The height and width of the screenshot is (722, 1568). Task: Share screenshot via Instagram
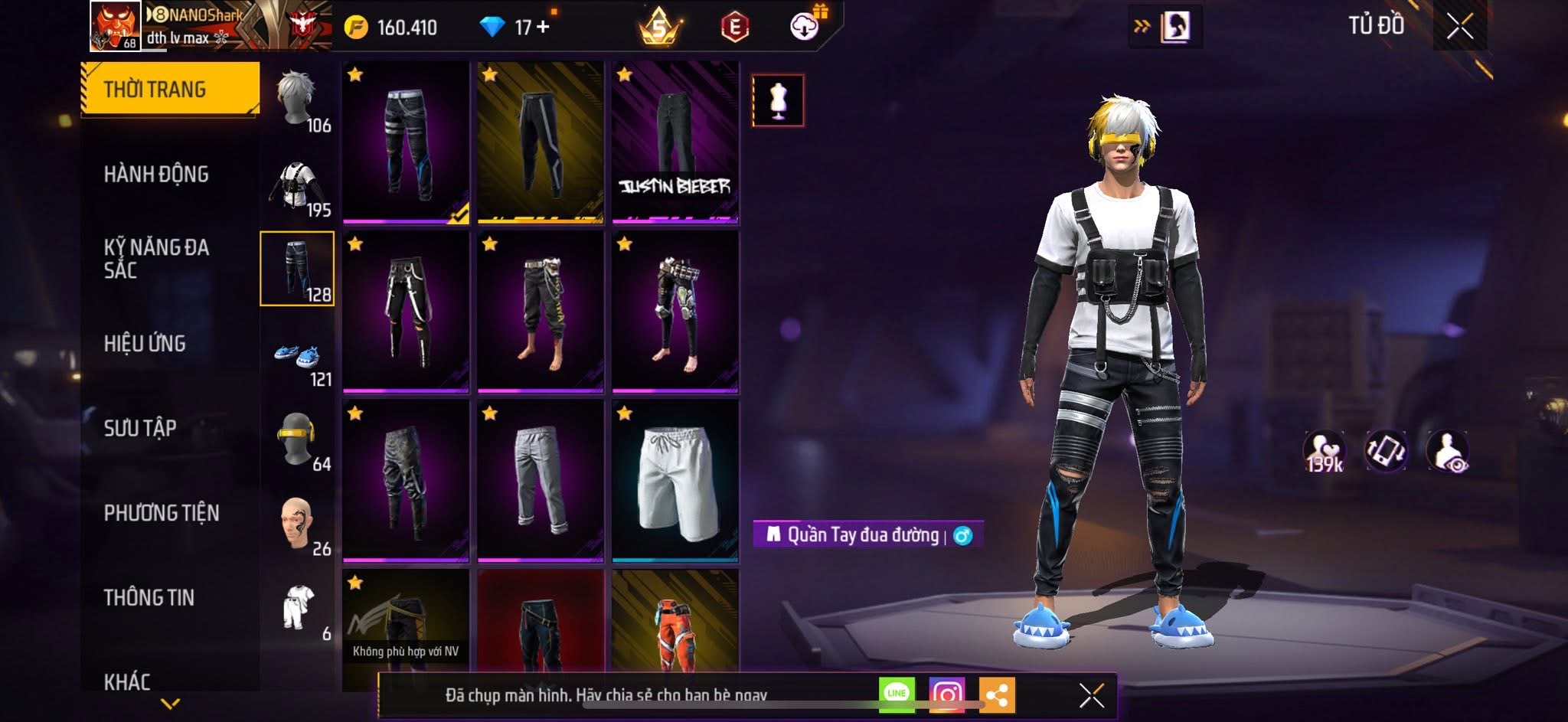coord(946,694)
